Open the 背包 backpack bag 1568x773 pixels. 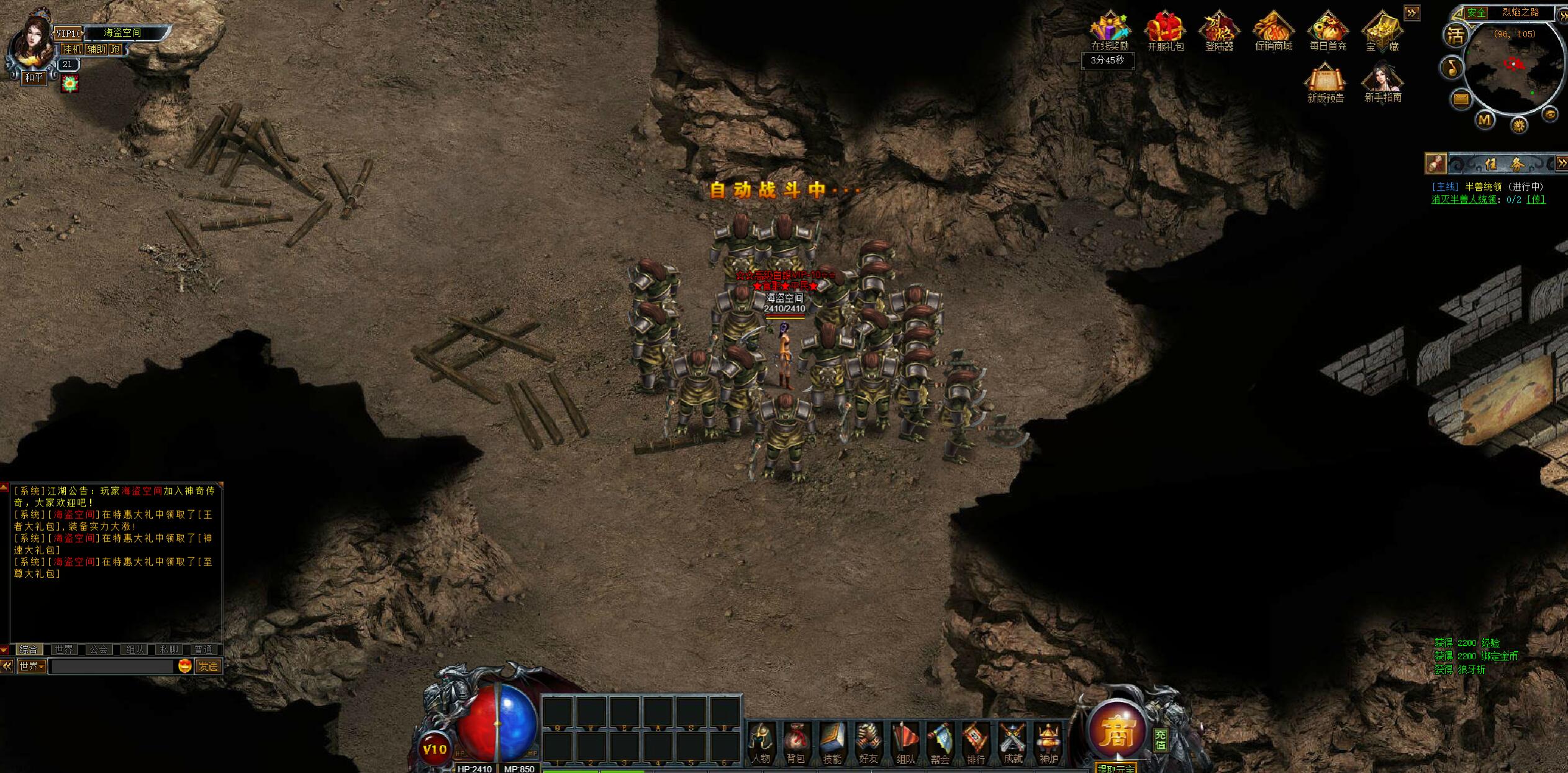click(795, 743)
